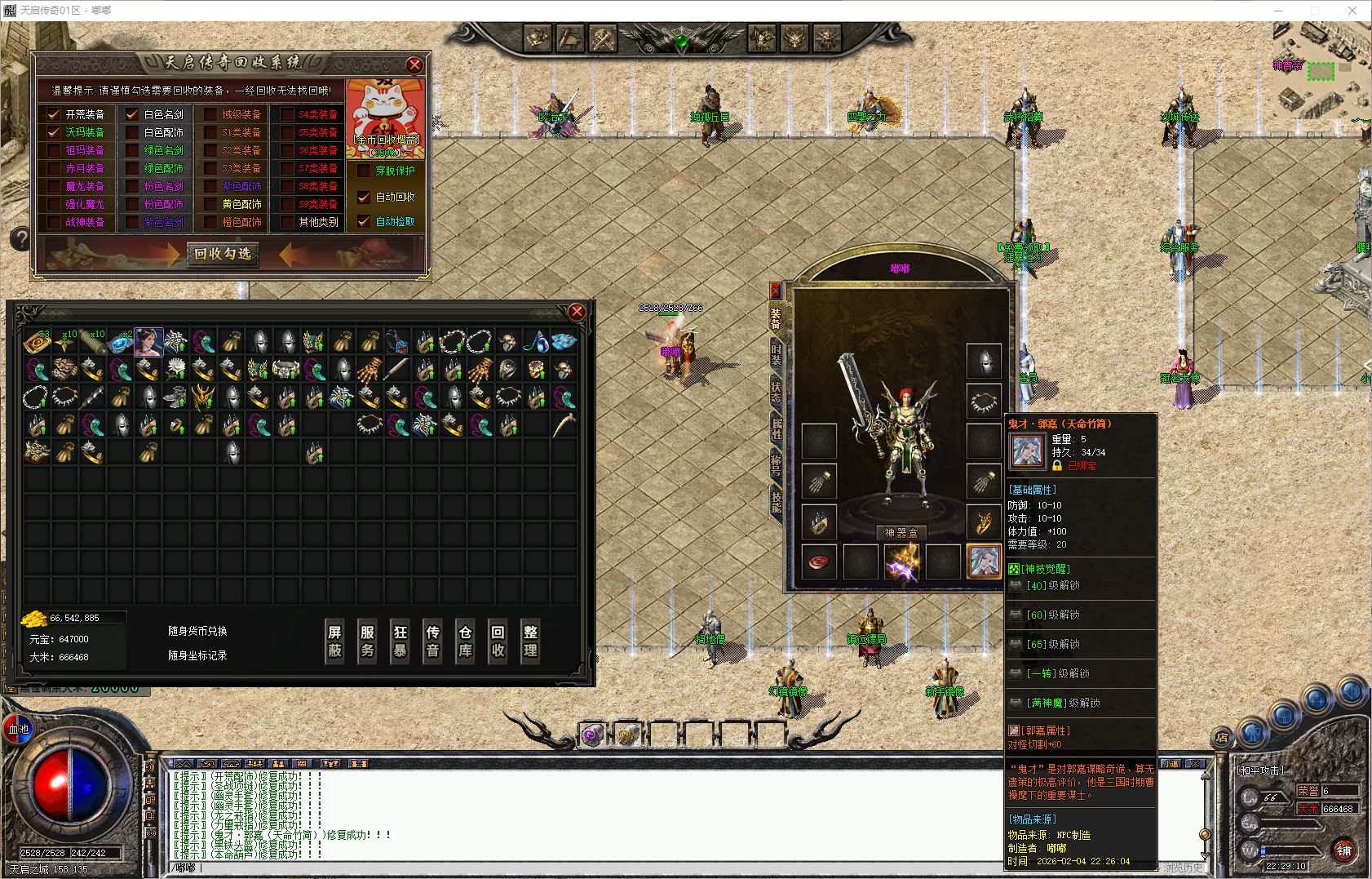Enable the 穿脱保护 option

[x=365, y=171]
